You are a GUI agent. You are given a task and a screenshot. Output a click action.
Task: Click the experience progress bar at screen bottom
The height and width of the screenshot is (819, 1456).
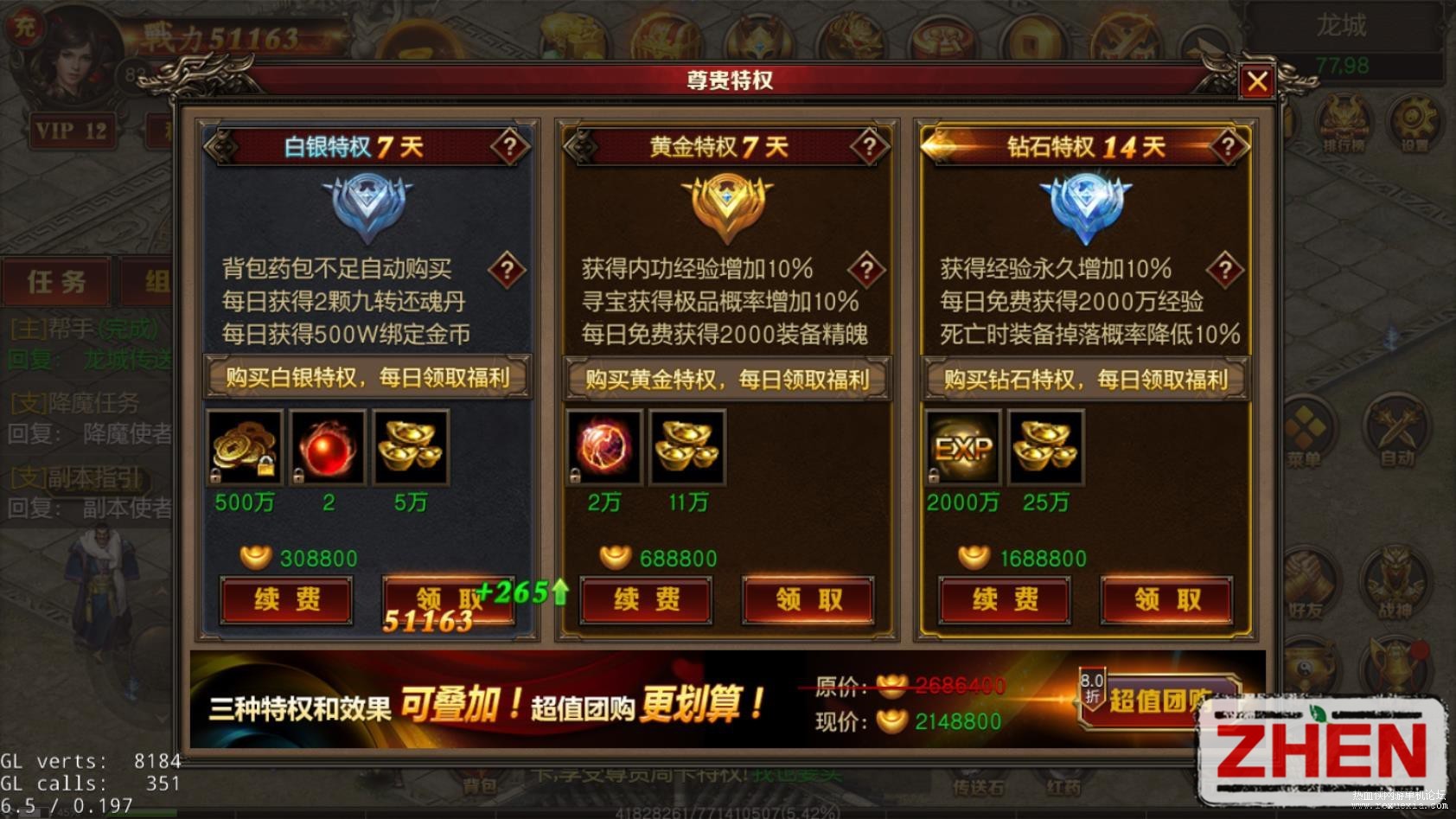[x=728, y=814]
